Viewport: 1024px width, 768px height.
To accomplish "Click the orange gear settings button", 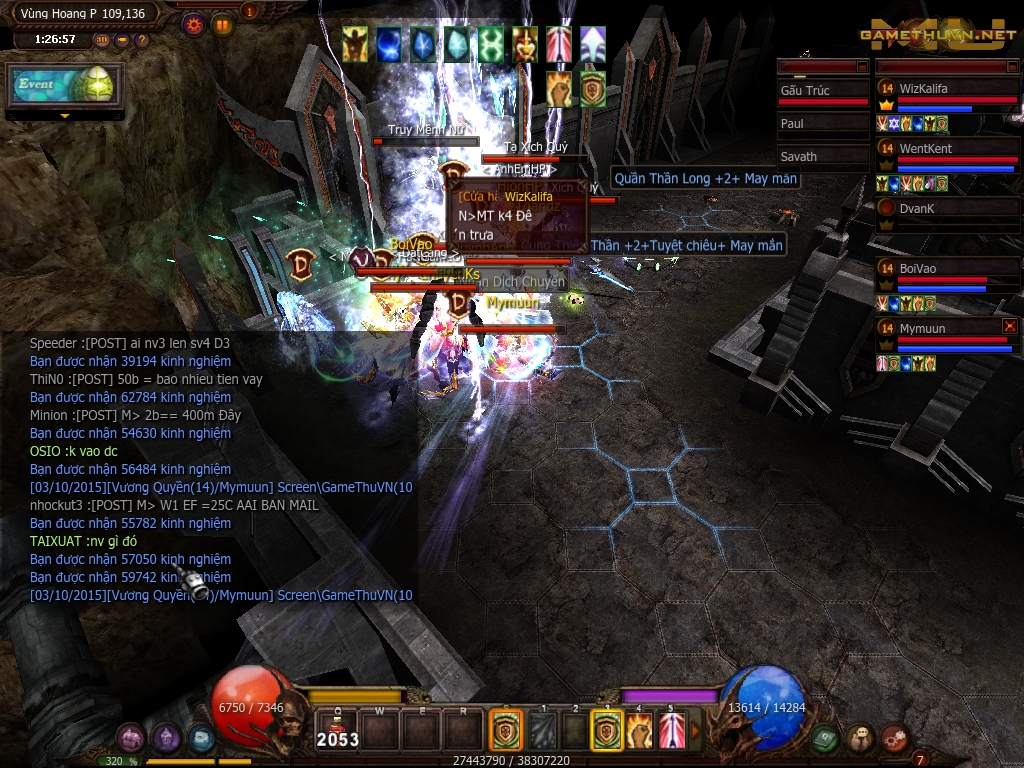I will [194, 24].
